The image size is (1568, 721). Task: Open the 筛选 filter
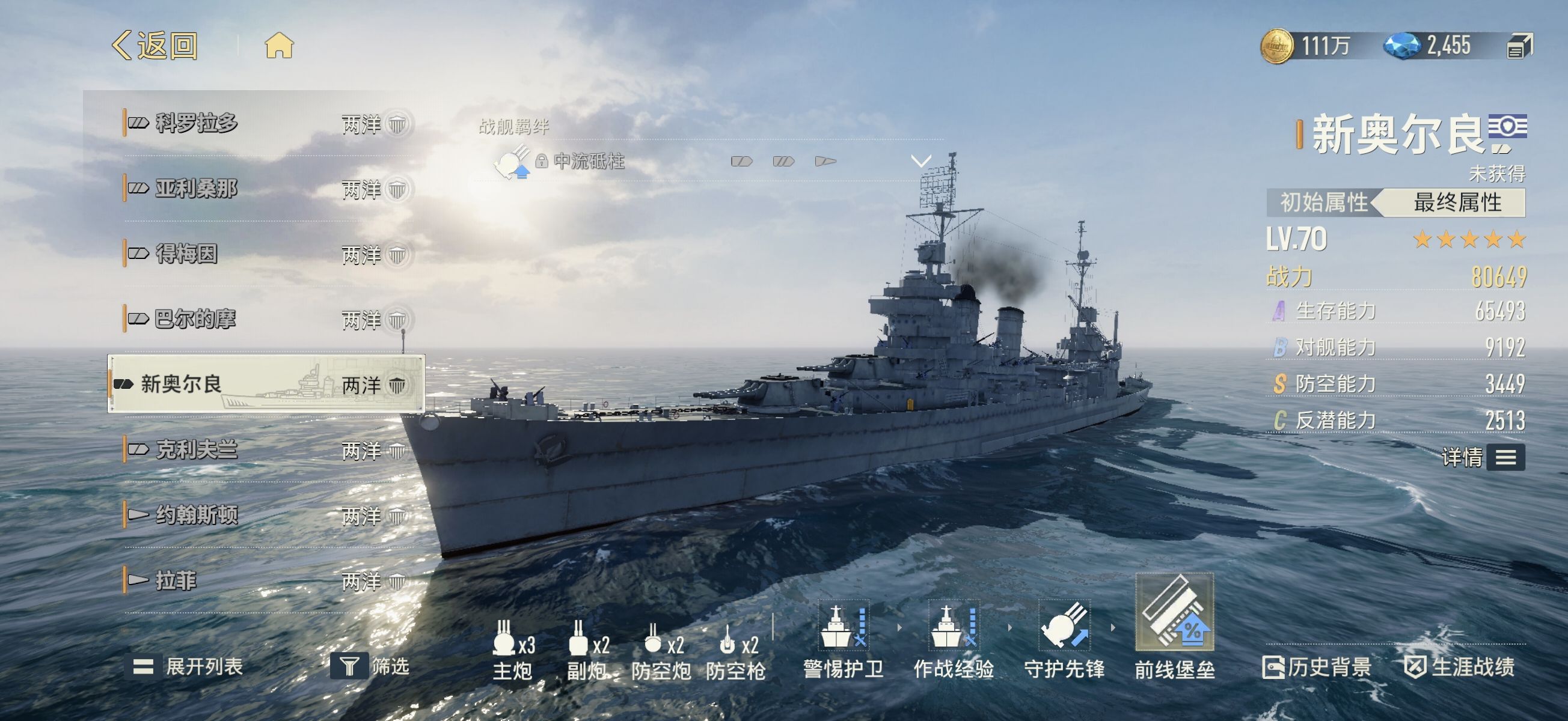[x=370, y=667]
